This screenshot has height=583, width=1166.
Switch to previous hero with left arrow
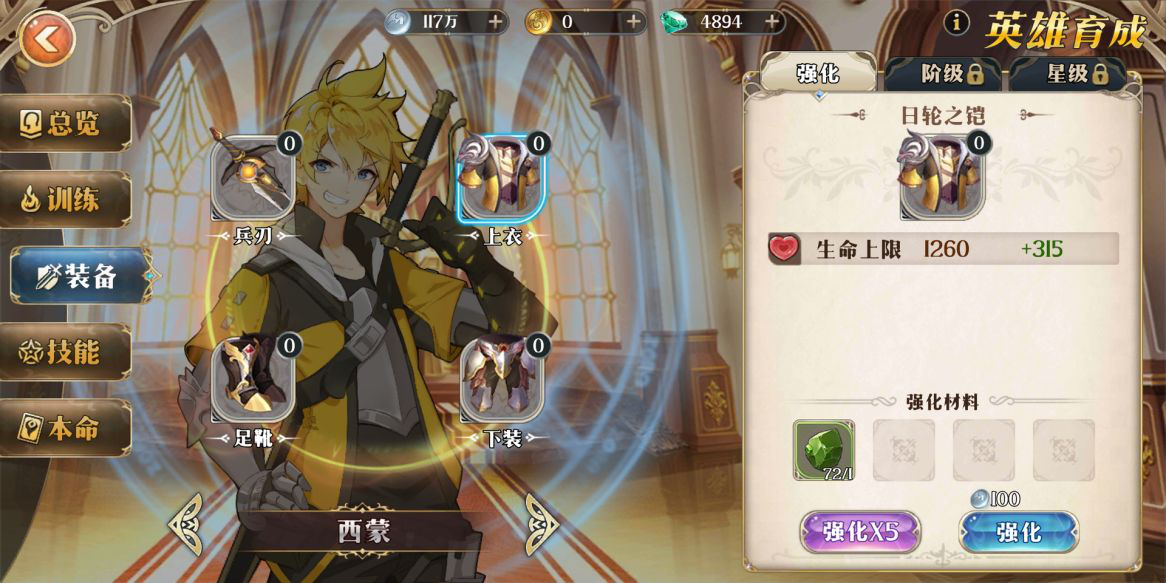[186, 524]
